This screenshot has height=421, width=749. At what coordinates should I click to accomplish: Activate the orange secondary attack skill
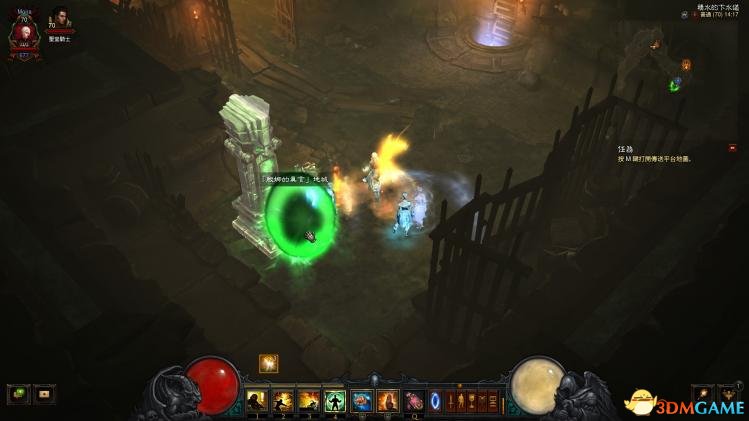(387, 401)
